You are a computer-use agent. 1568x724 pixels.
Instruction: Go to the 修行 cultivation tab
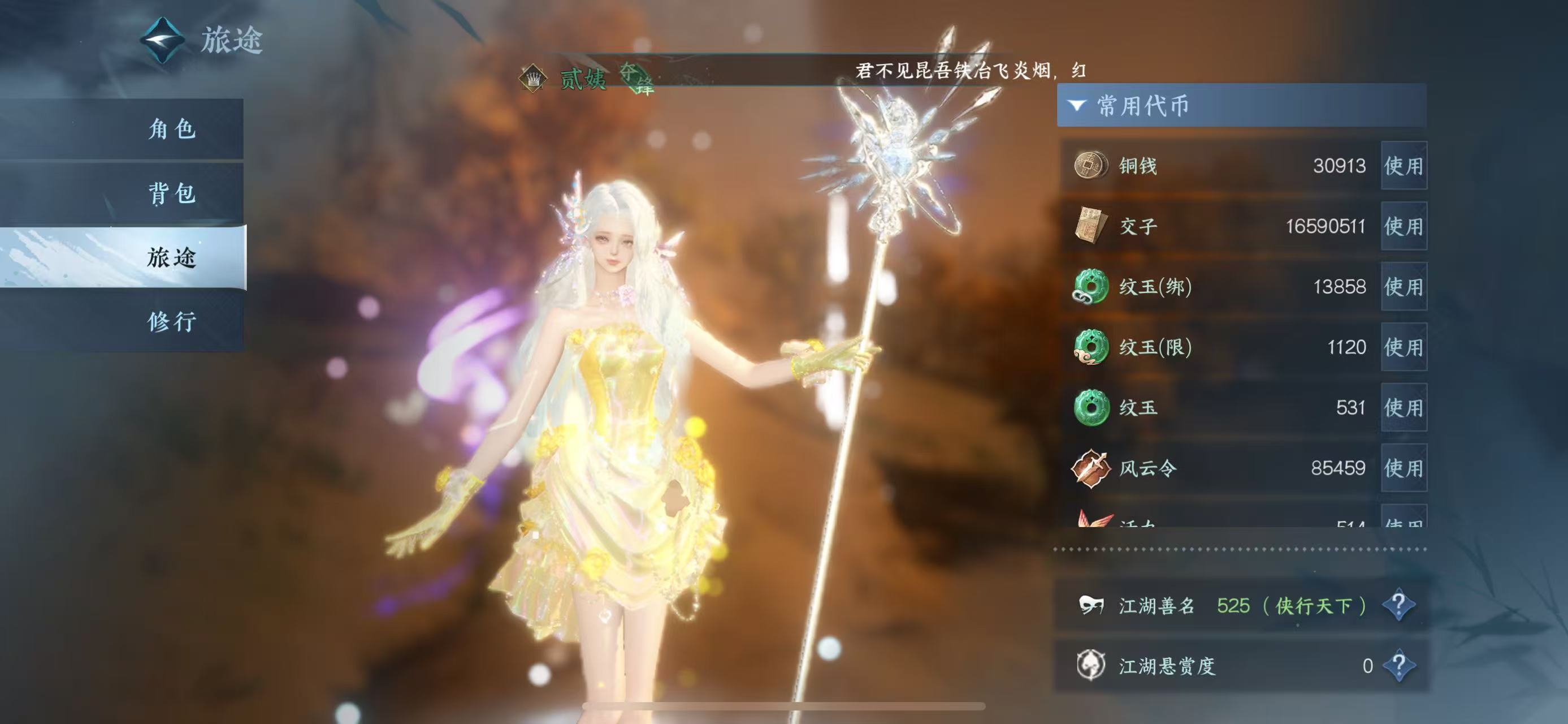[172, 321]
